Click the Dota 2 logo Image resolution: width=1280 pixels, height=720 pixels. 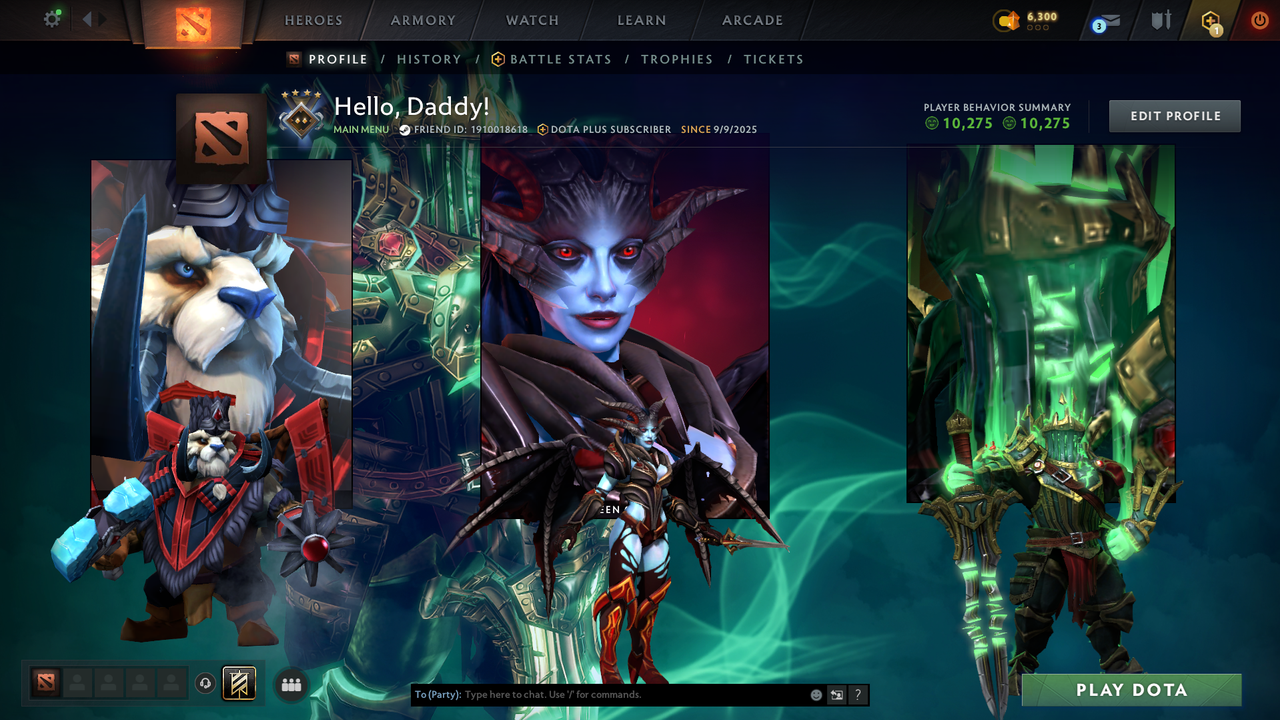point(196,22)
